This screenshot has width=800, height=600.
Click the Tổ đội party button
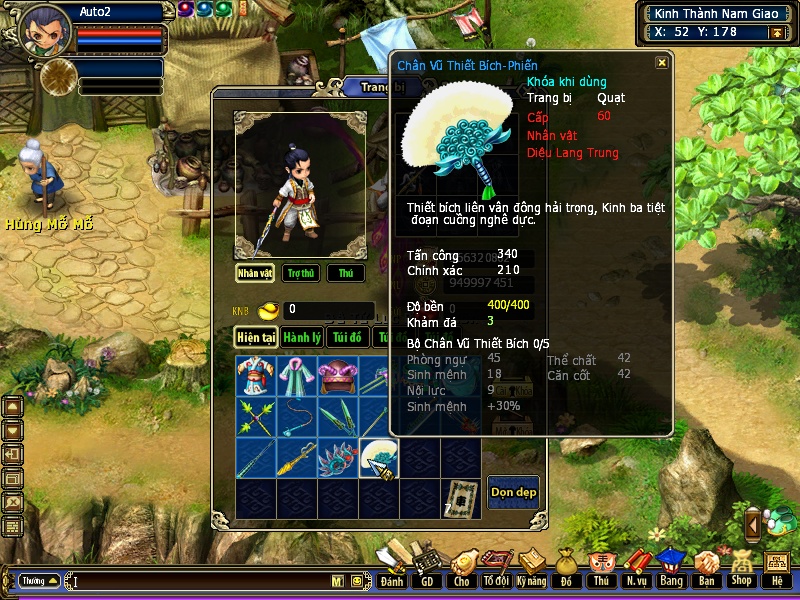pos(496,573)
